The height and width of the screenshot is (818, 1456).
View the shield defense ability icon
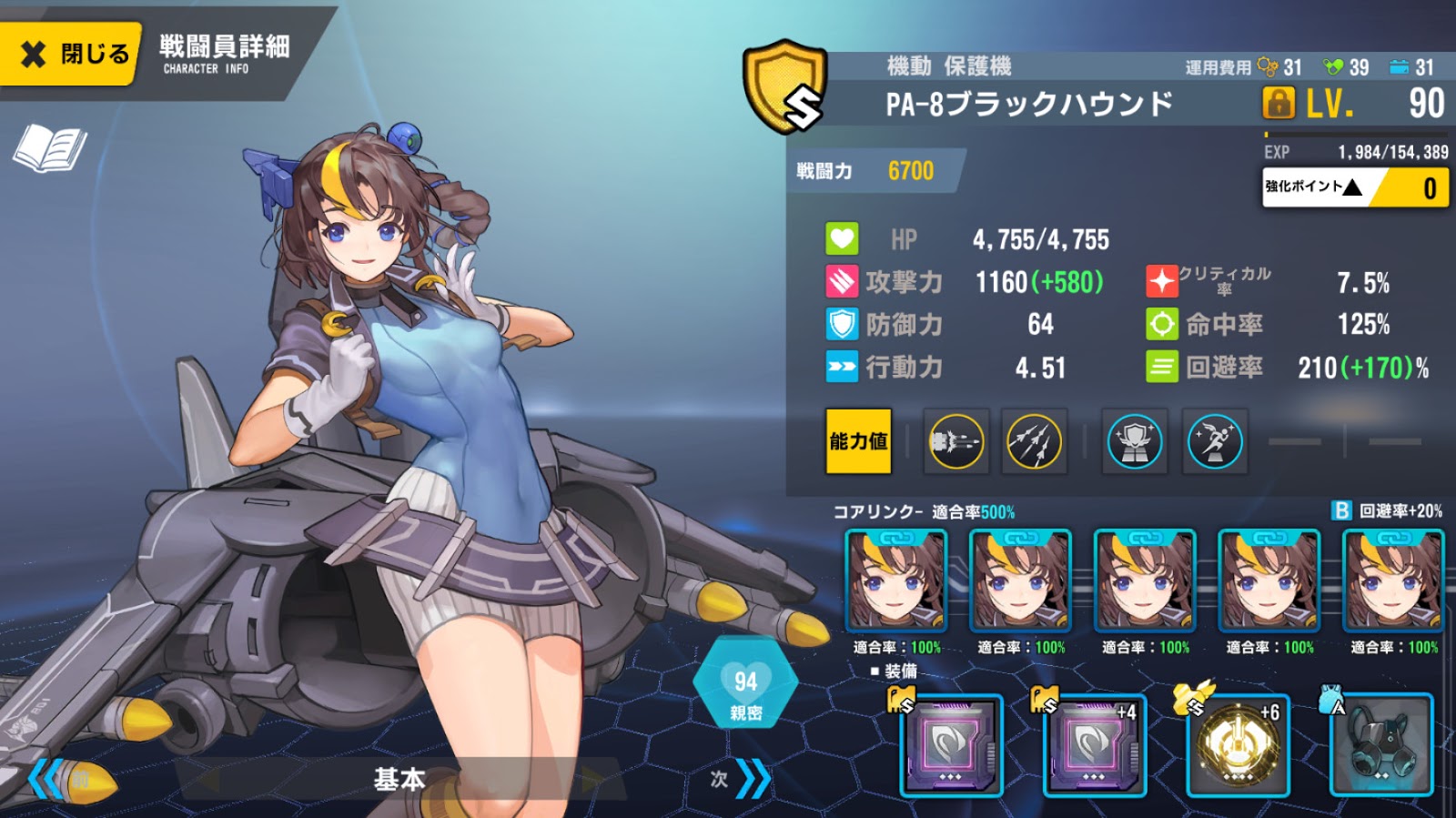1134,440
